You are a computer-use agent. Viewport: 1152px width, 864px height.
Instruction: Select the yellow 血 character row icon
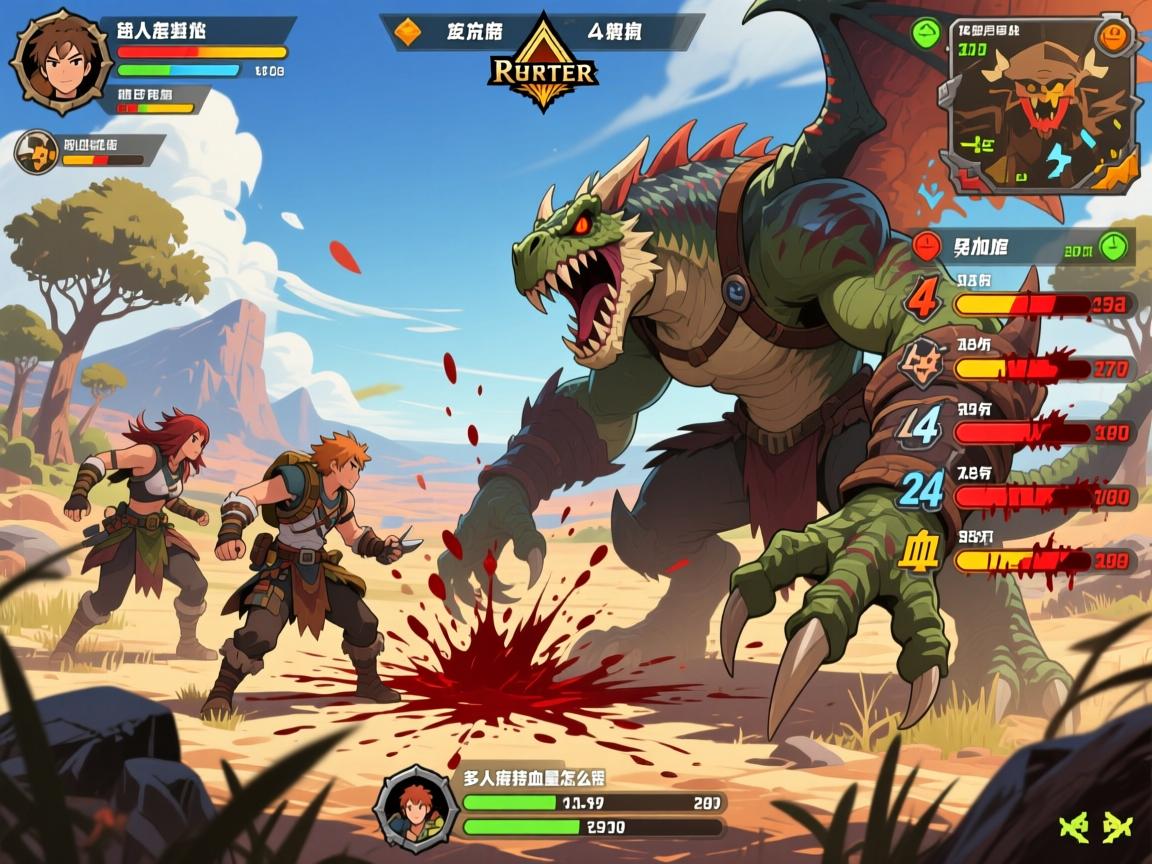click(x=920, y=554)
